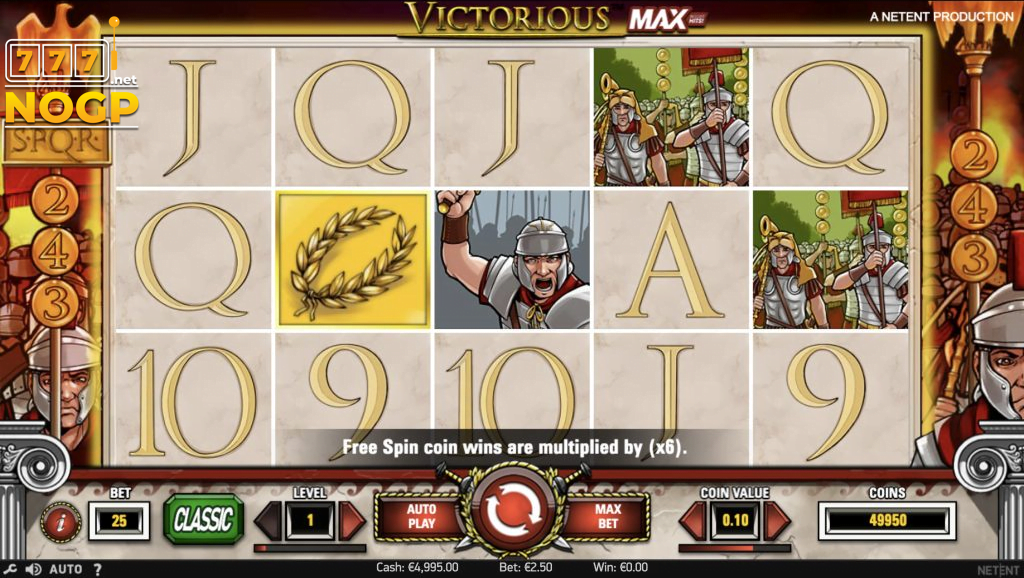Open the wrench settings icon
The image size is (1024, 578).
point(12,569)
